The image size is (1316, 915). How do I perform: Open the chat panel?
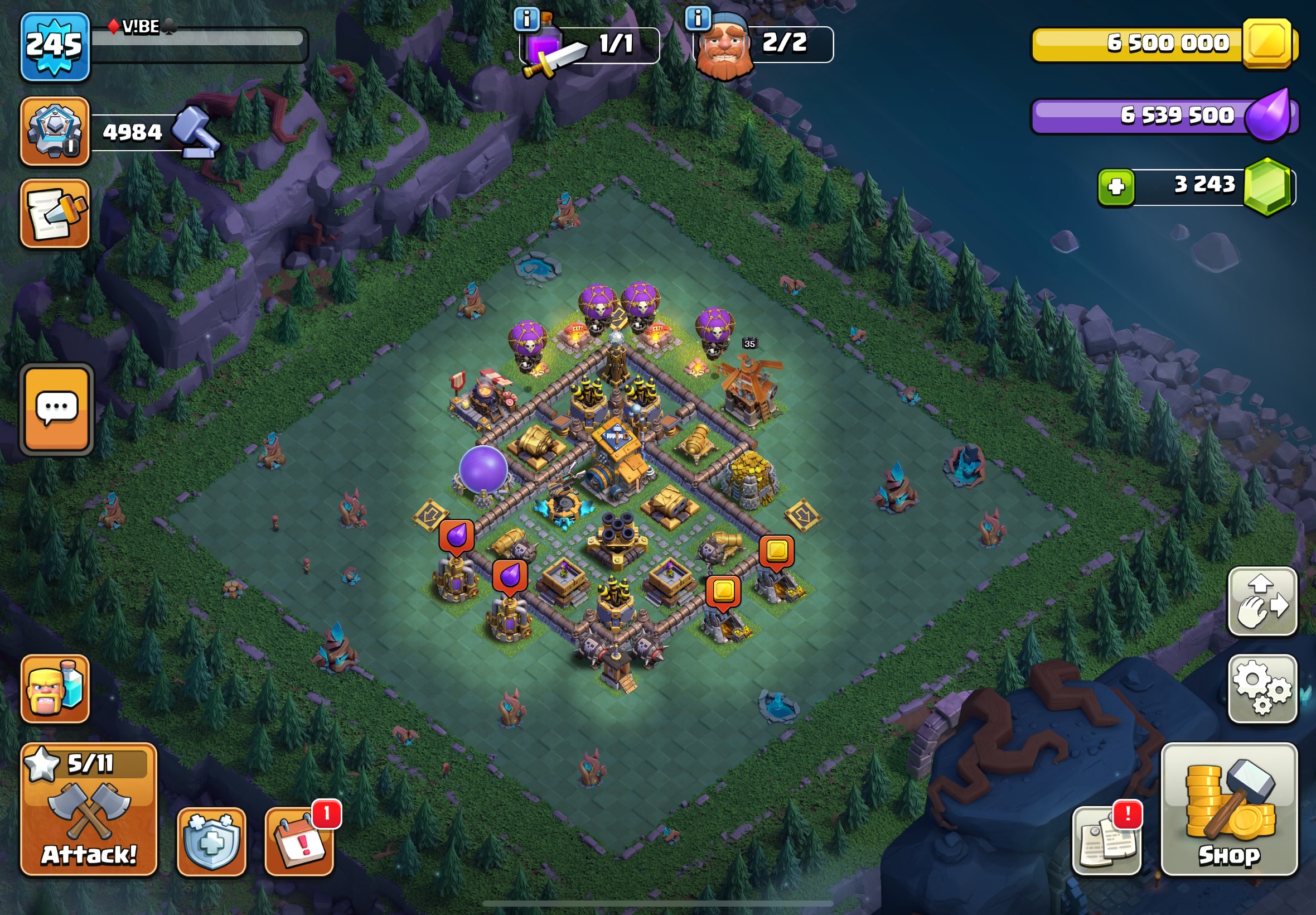tap(57, 410)
